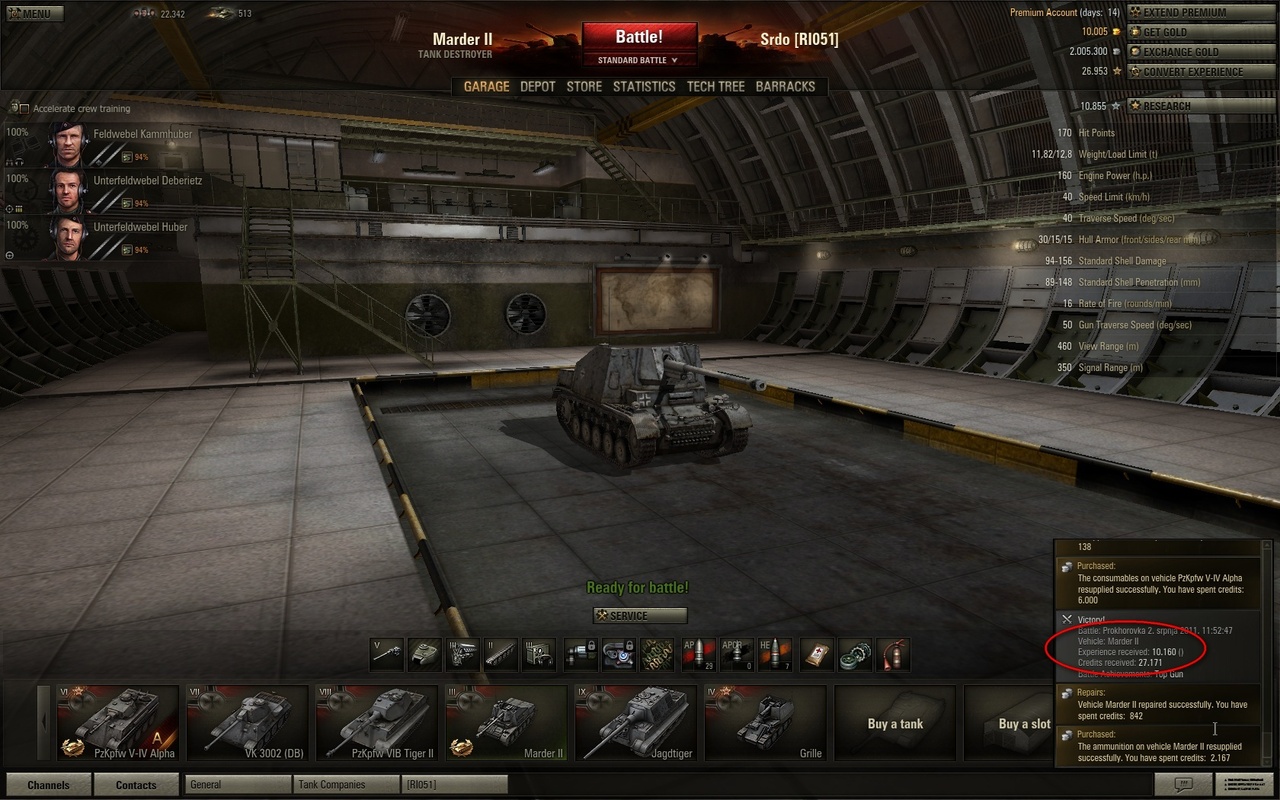The height and width of the screenshot is (800, 1280).
Task: Start the battle with the Battle! button
Action: point(638,38)
